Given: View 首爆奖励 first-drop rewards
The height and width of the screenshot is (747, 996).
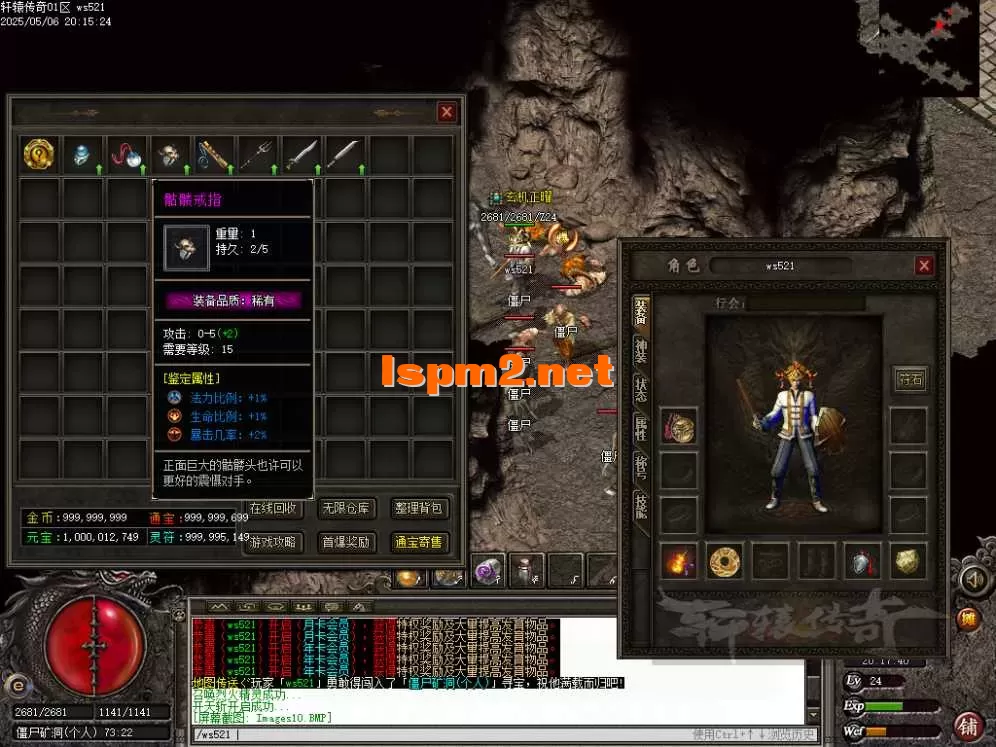Looking at the screenshot, I should [x=345, y=542].
